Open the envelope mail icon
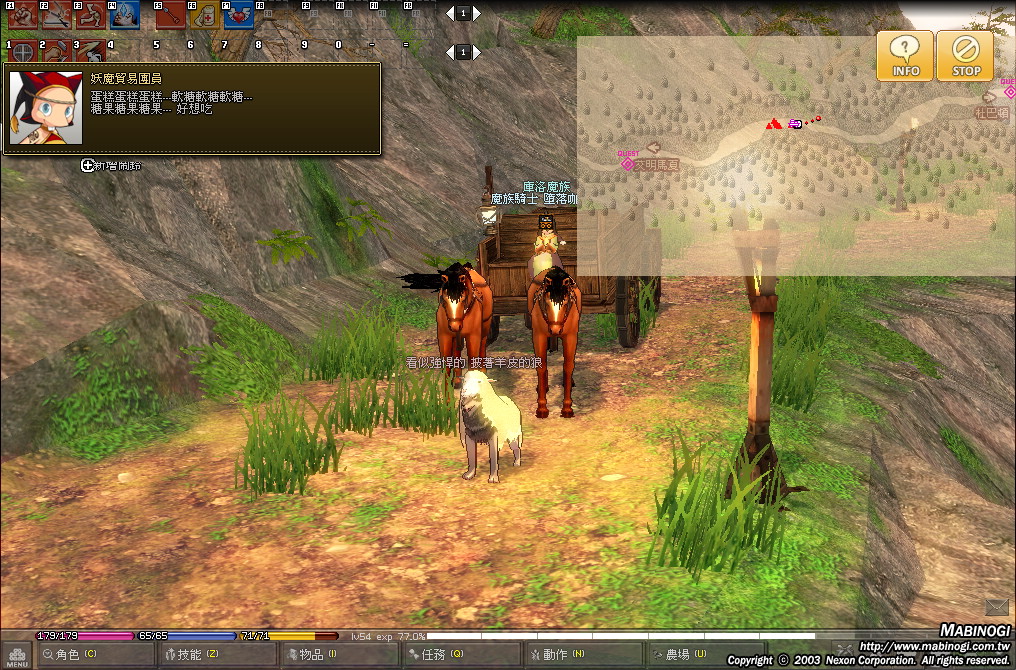 click(x=996, y=607)
